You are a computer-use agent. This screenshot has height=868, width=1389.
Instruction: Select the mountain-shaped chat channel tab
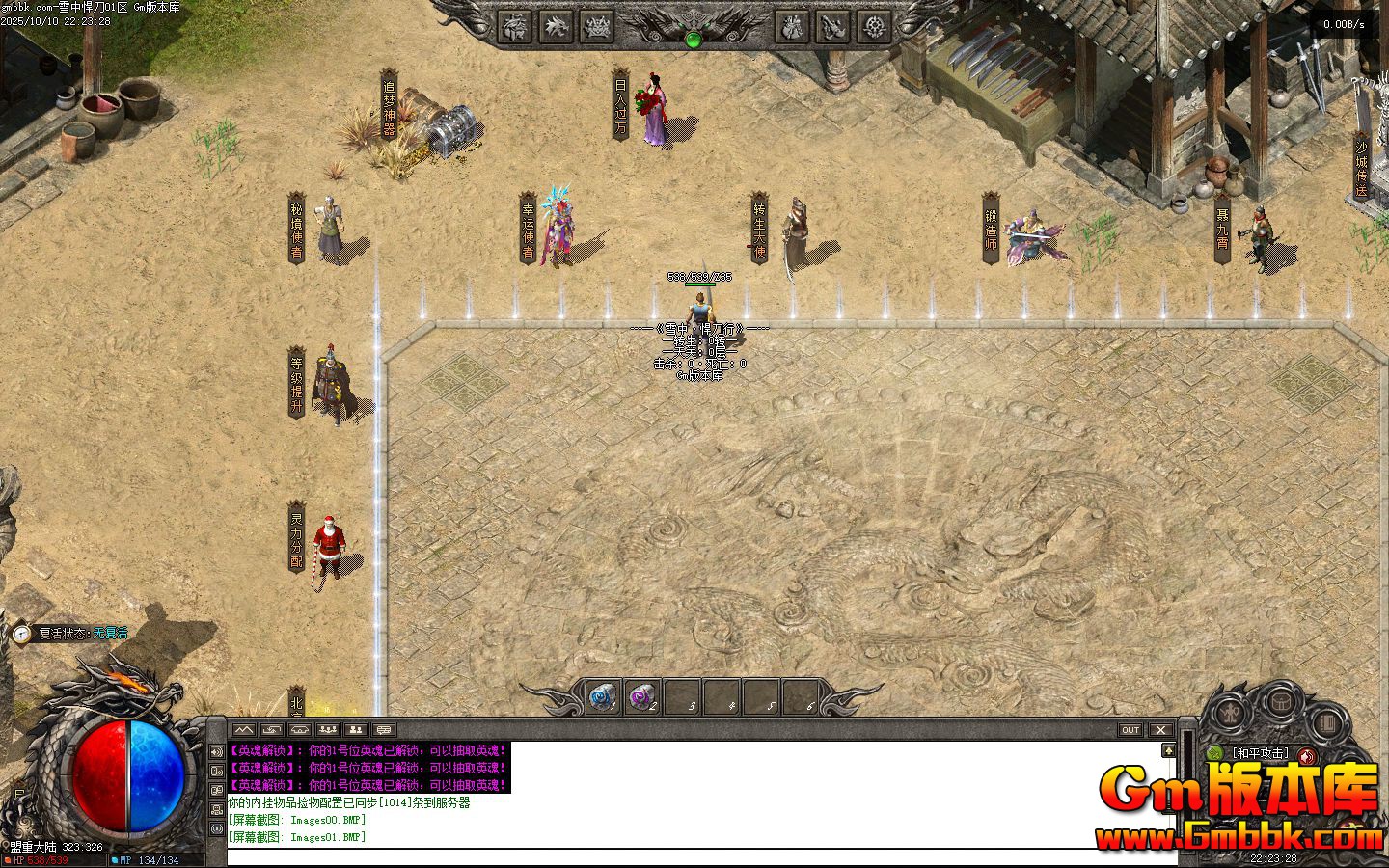pos(242,730)
